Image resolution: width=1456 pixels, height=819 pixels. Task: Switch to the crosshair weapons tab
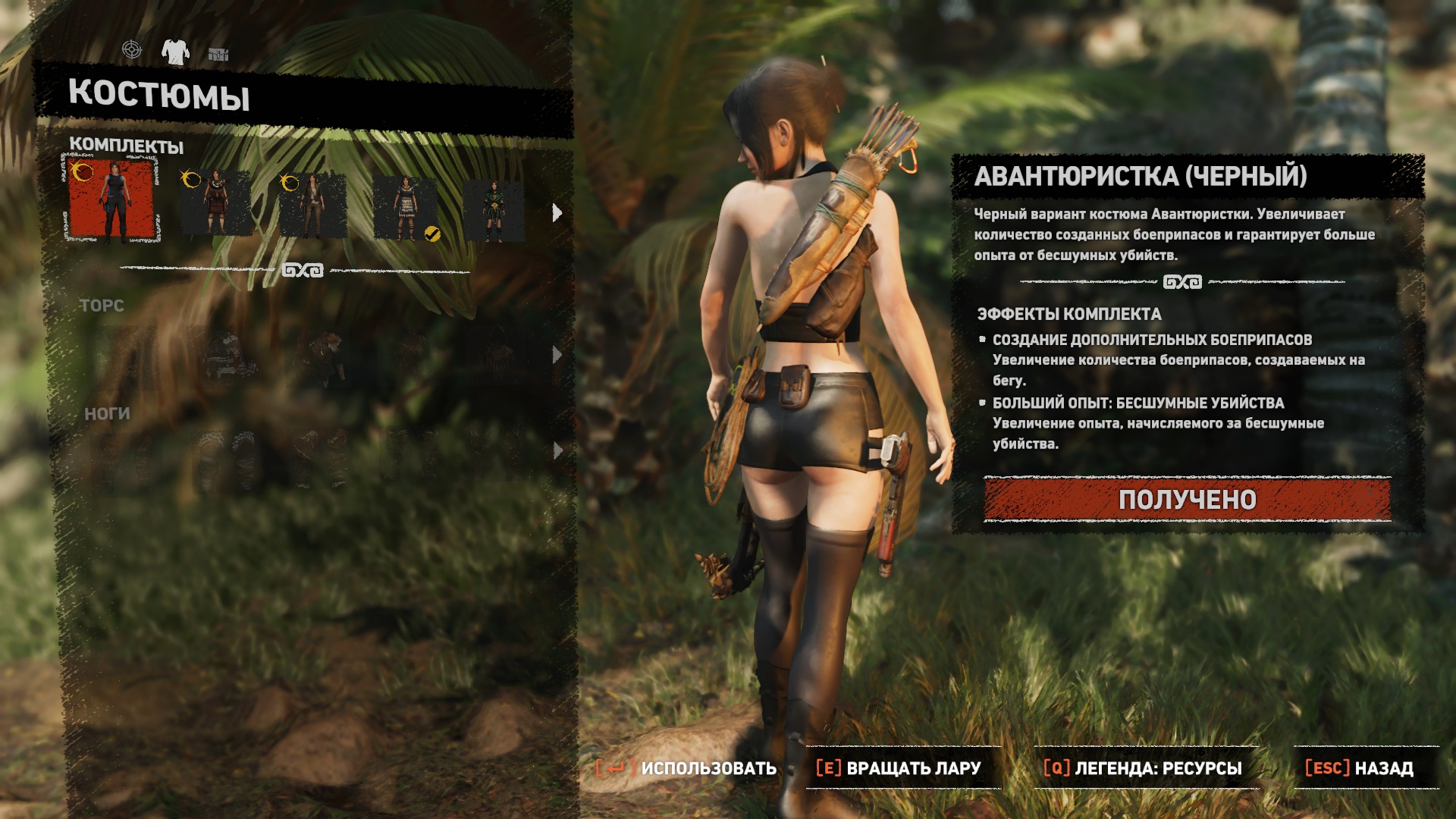[132, 50]
